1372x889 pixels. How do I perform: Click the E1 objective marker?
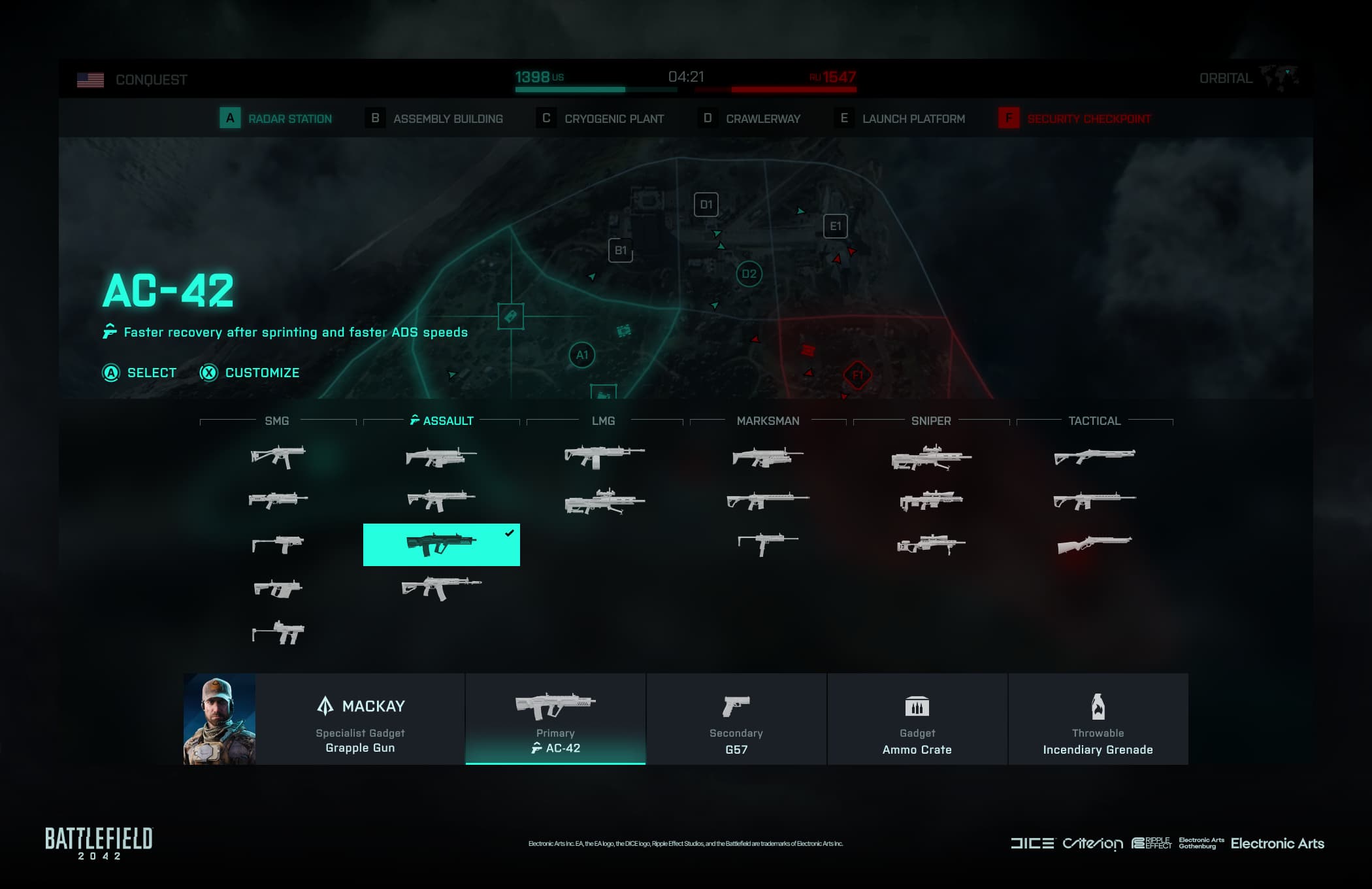[836, 226]
